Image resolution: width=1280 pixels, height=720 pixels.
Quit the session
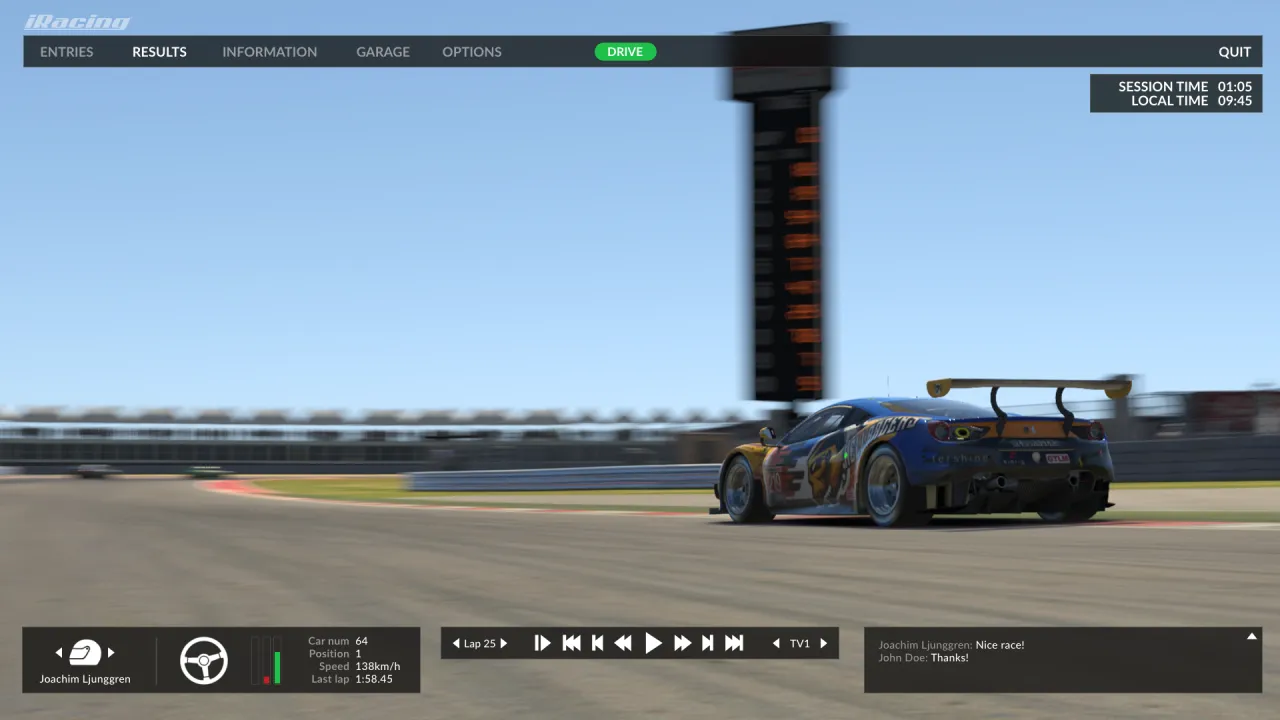1234,52
